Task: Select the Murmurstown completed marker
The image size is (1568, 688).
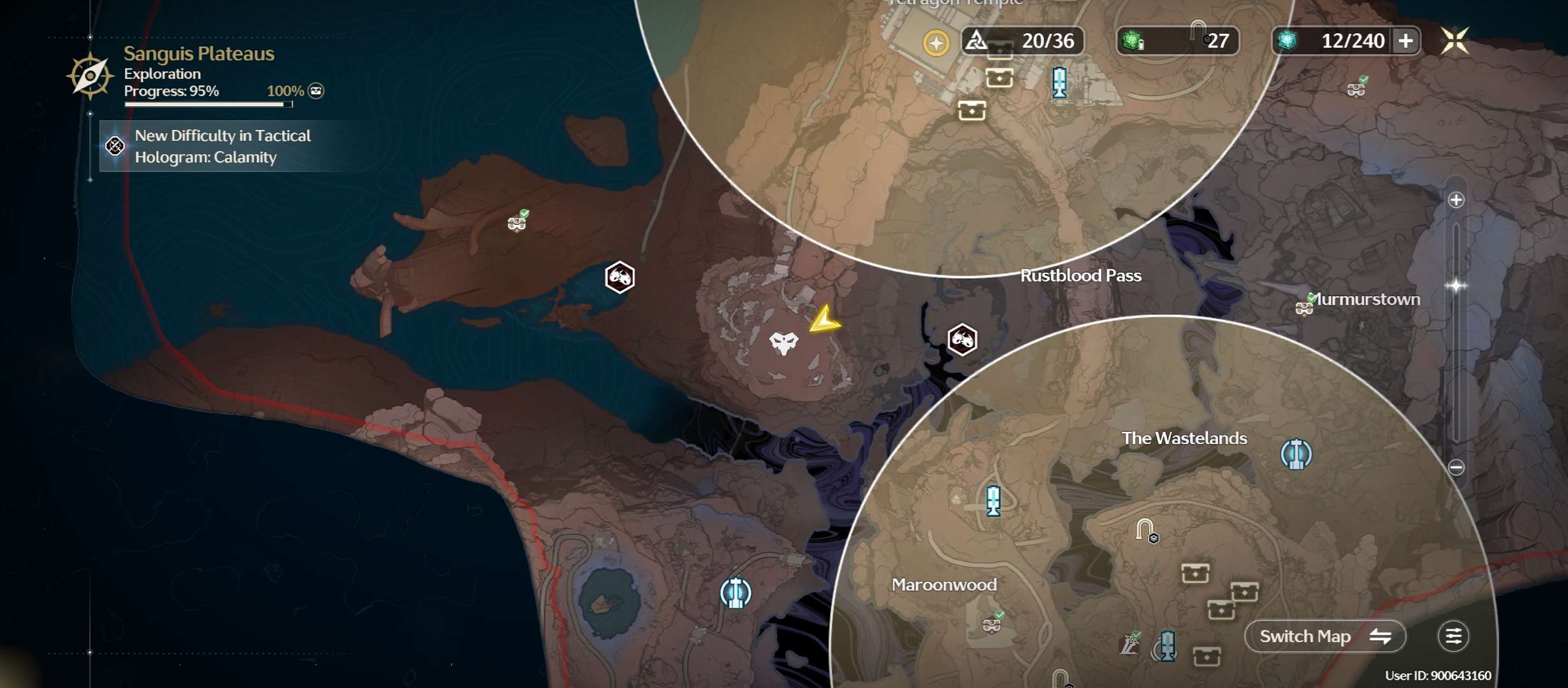Action: 1305,307
